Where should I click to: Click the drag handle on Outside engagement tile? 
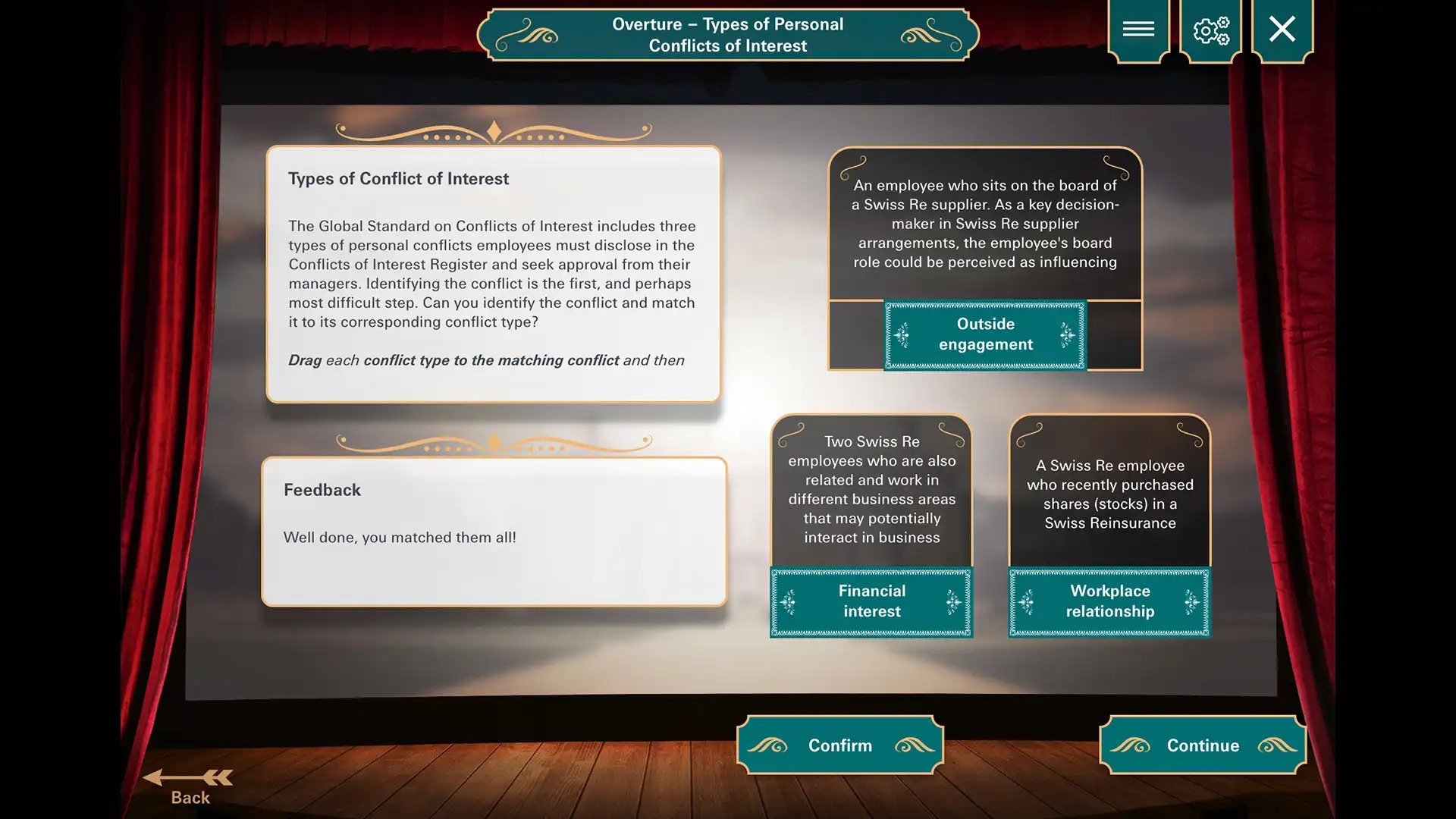901,334
